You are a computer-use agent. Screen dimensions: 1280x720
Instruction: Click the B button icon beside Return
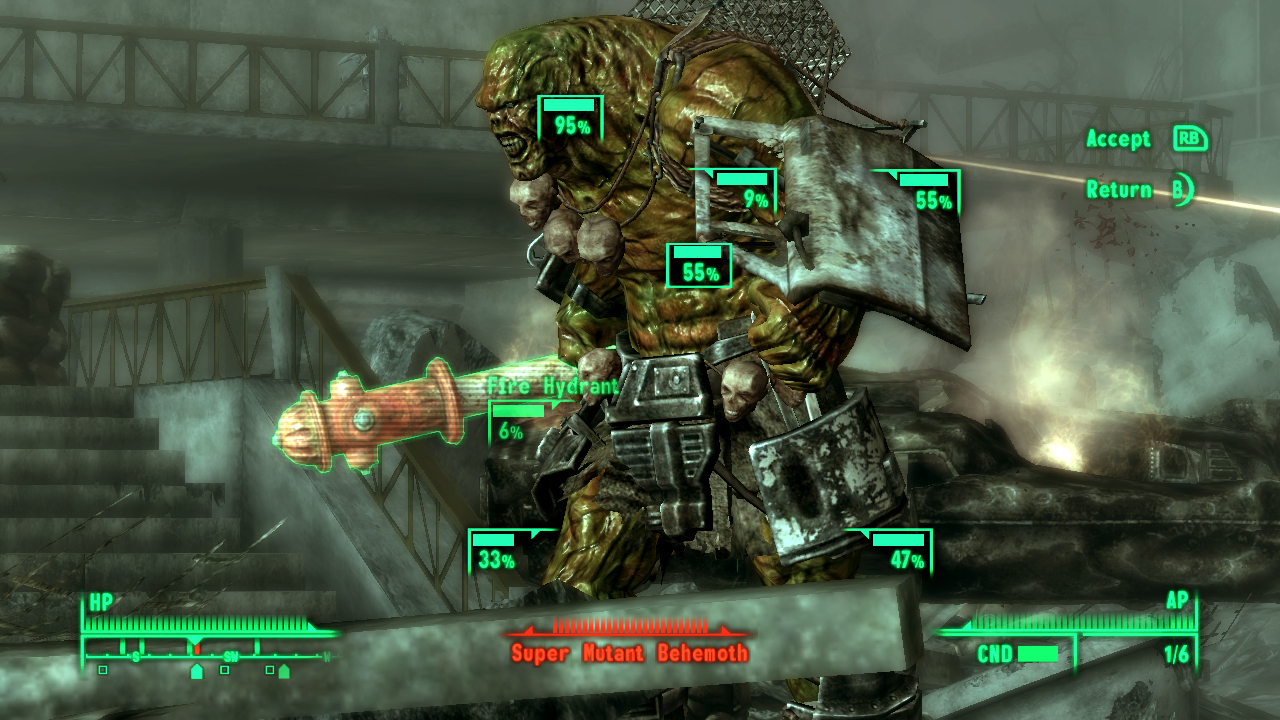1182,190
